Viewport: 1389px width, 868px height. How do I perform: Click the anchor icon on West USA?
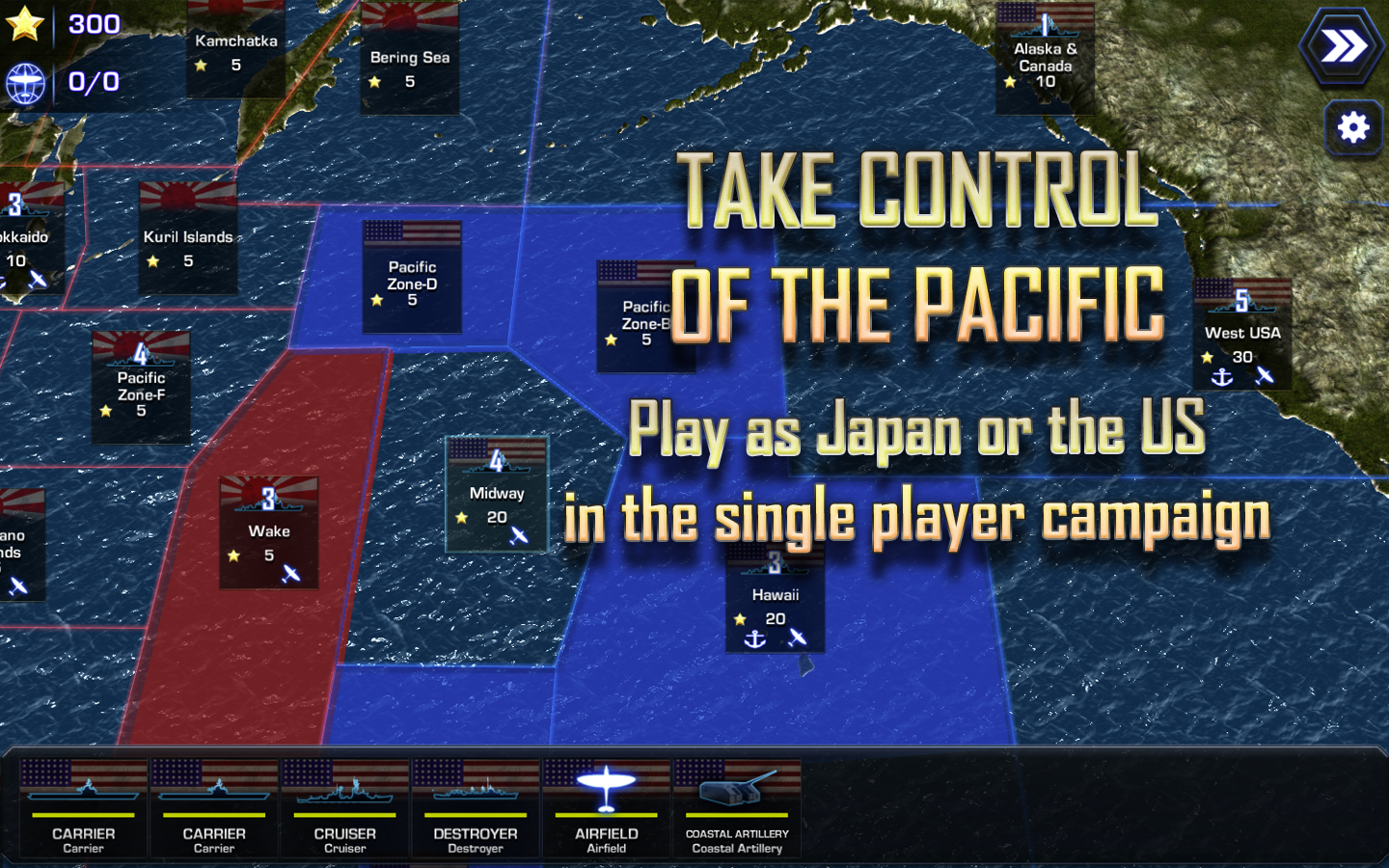(x=1220, y=377)
